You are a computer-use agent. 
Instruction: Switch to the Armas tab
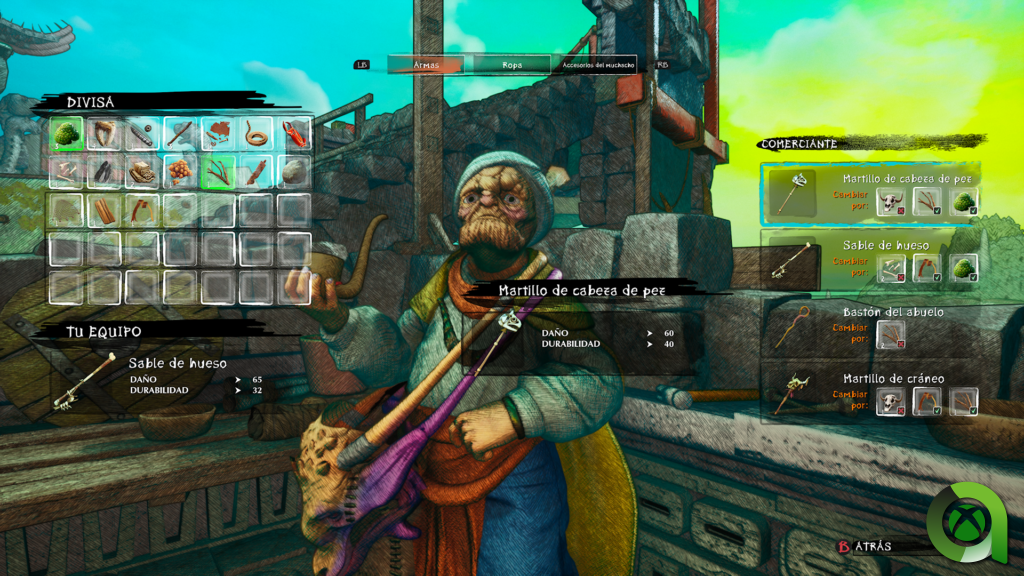tap(425, 64)
